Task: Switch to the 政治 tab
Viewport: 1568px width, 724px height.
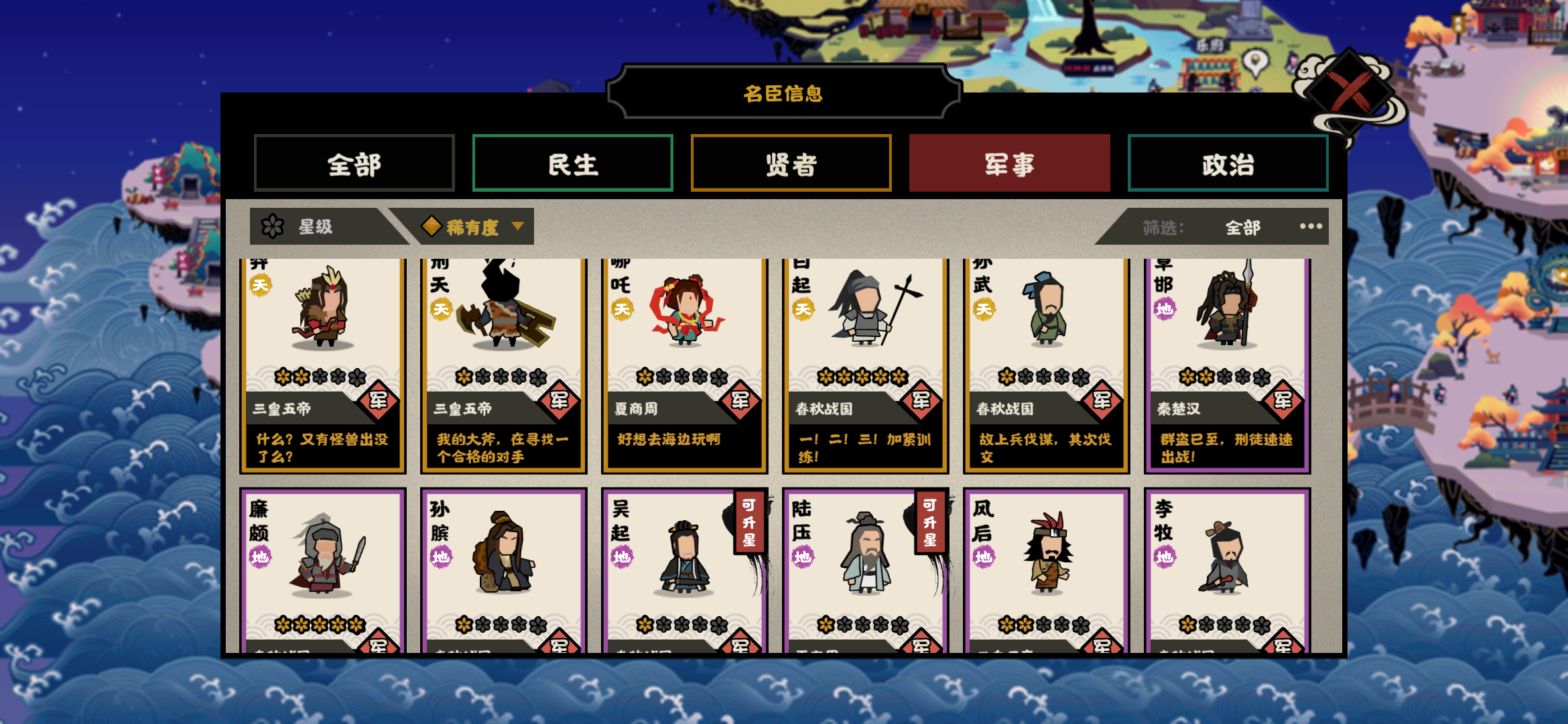Action: tap(1227, 163)
